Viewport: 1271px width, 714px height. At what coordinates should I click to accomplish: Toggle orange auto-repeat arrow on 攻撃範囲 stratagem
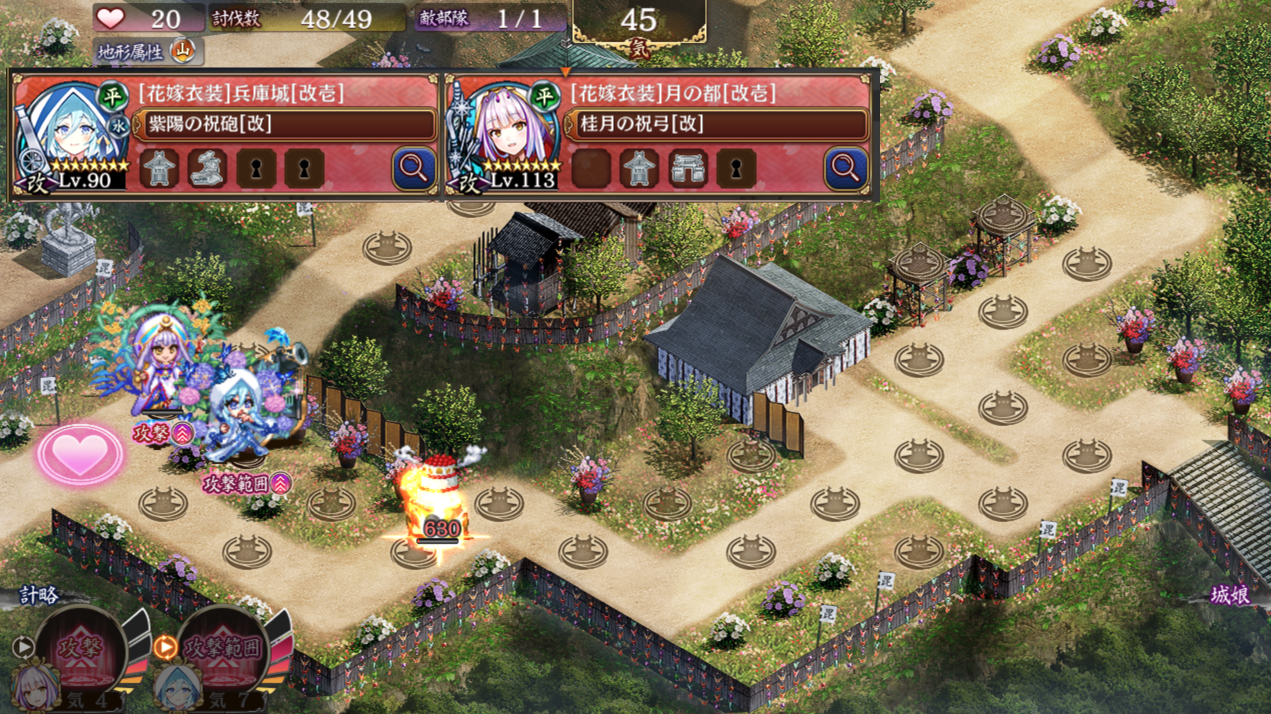click(165, 647)
